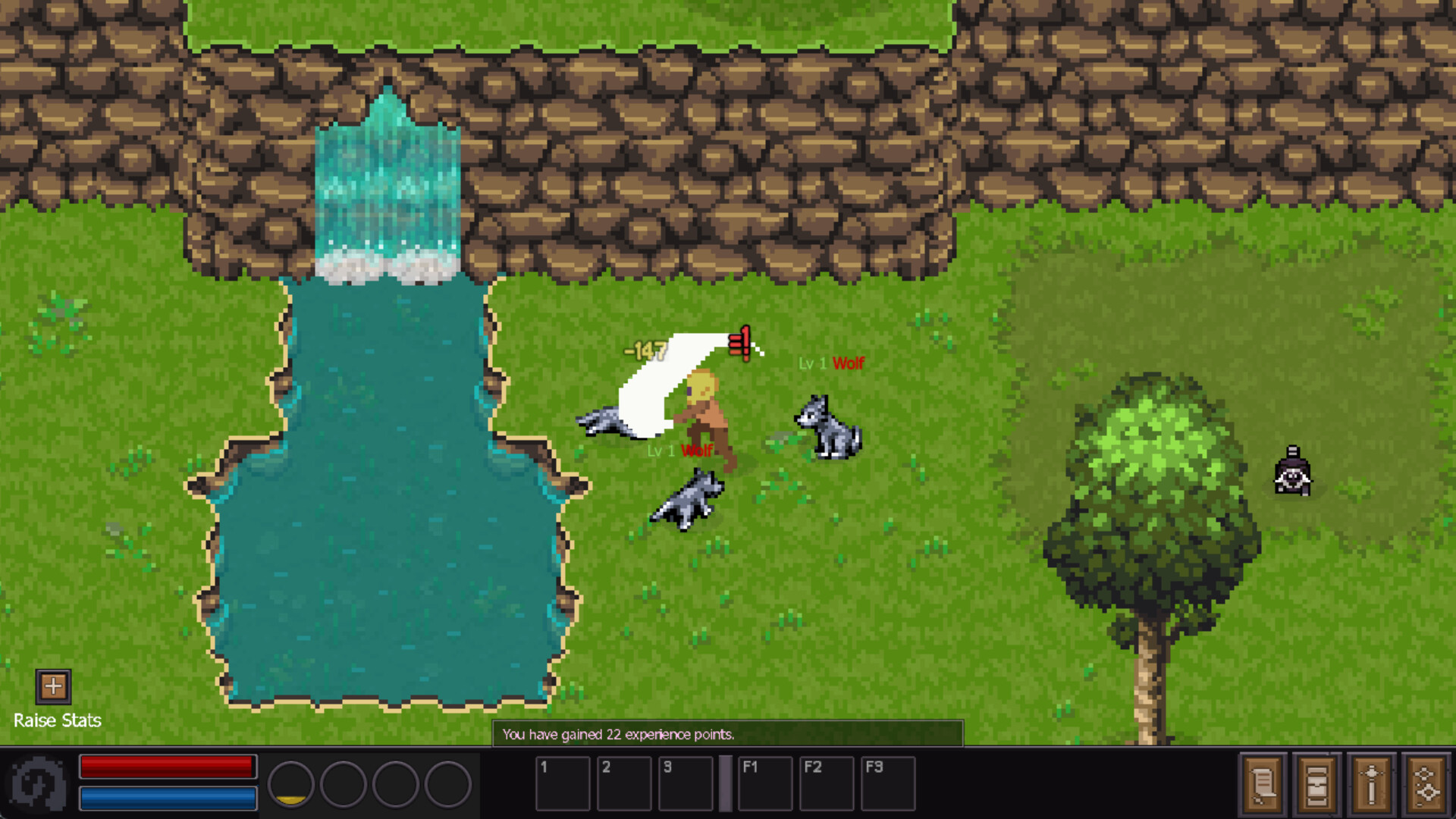Click the character portrait at bottom left
Screen dimensions: 1456x819
tap(38, 783)
